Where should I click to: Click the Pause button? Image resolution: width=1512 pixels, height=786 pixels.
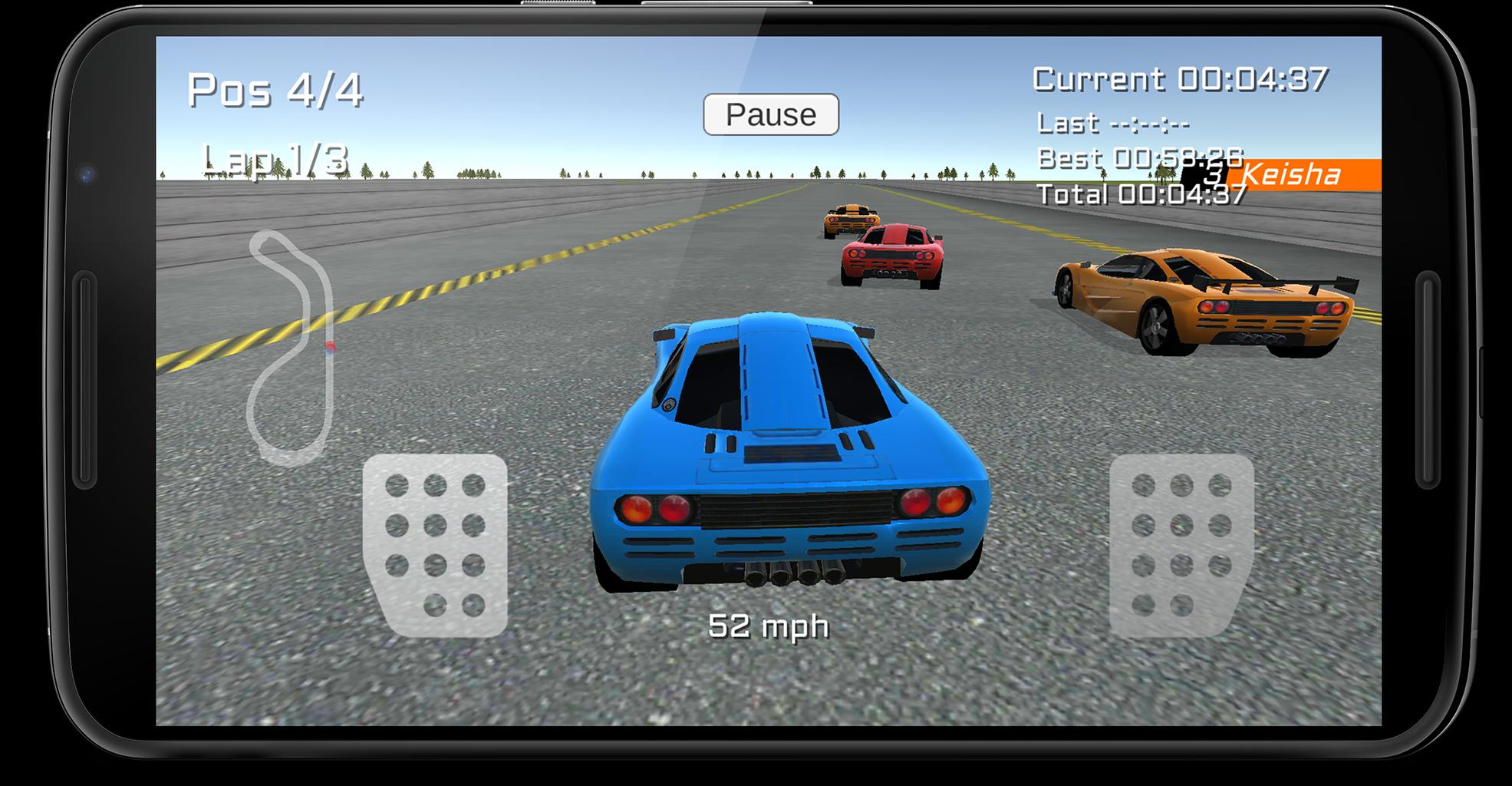pos(771,115)
